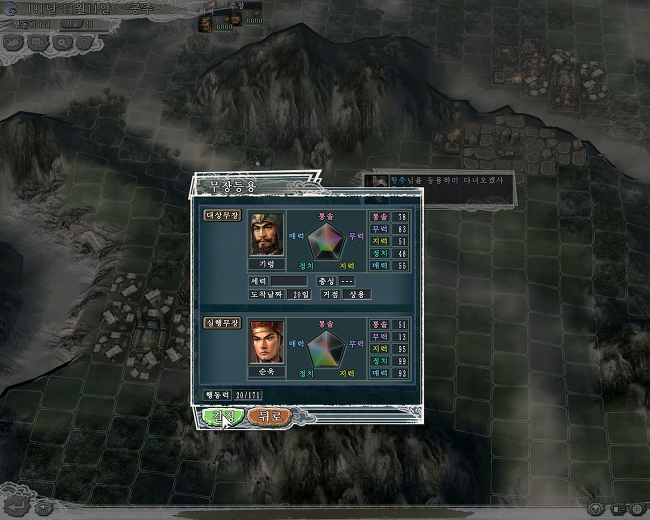Go back with the 뒤로 button
The width and height of the screenshot is (650, 520).
(x=269, y=416)
